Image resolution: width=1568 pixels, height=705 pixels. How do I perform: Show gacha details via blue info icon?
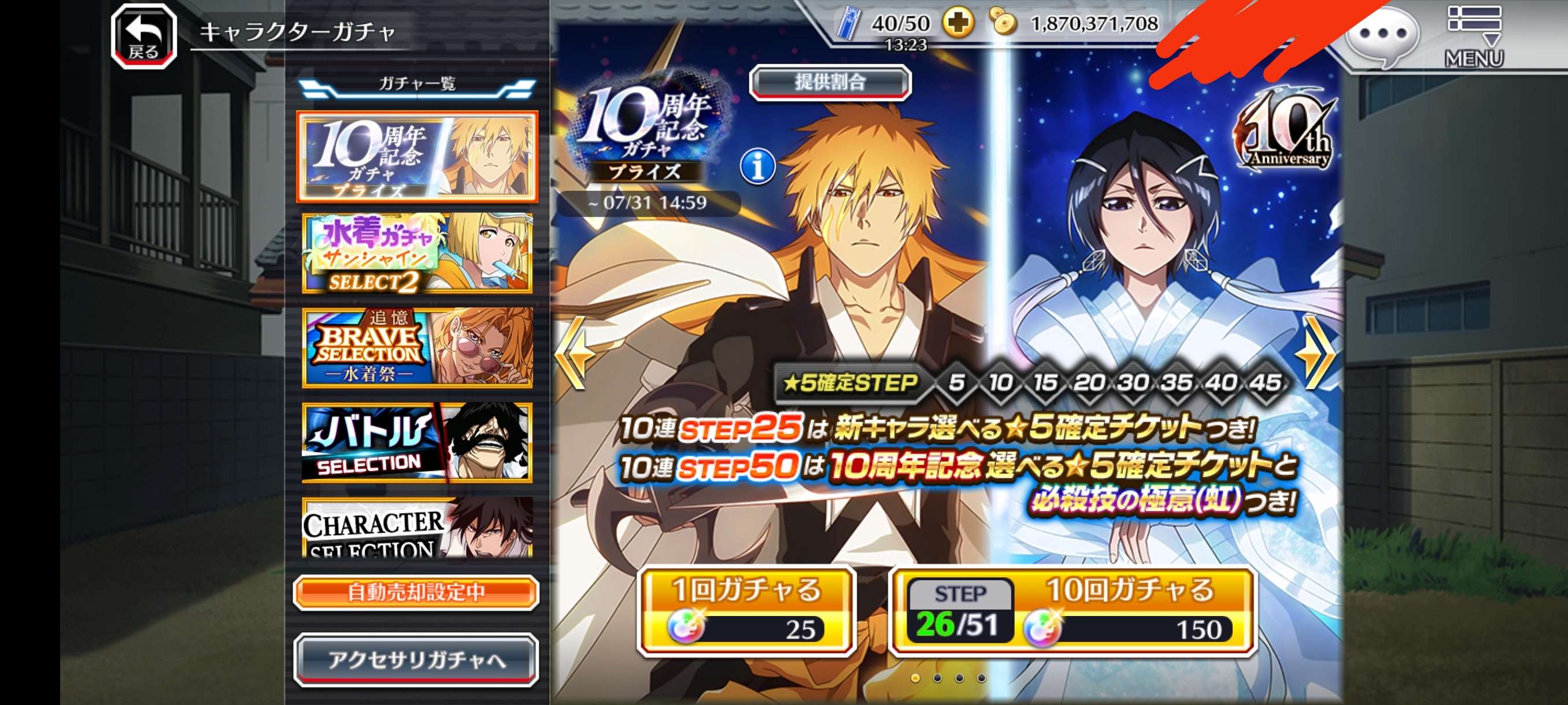pyautogui.click(x=757, y=166)
